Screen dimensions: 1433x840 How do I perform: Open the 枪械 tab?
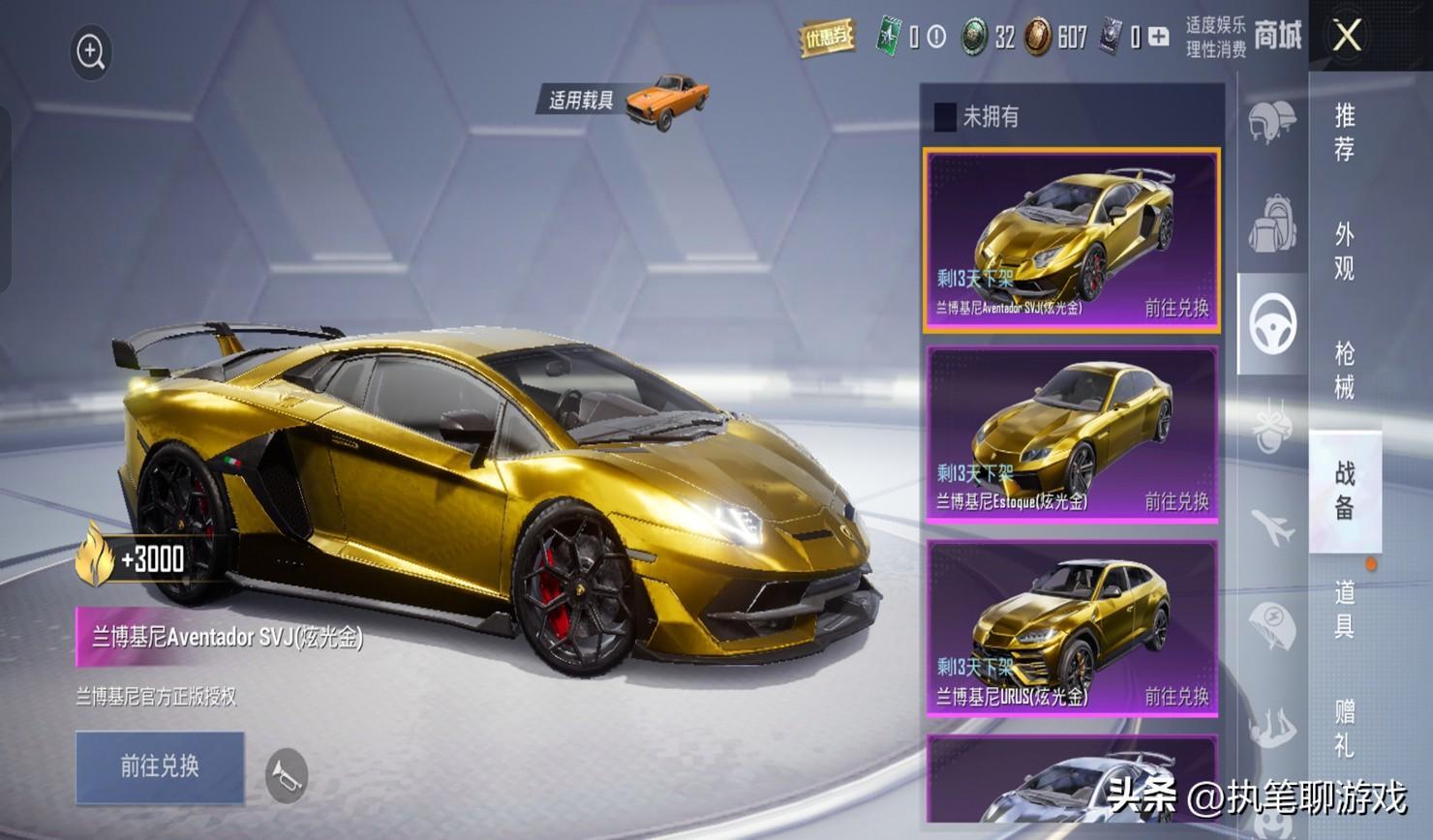pyautogui.click(x=1344, y=371)
